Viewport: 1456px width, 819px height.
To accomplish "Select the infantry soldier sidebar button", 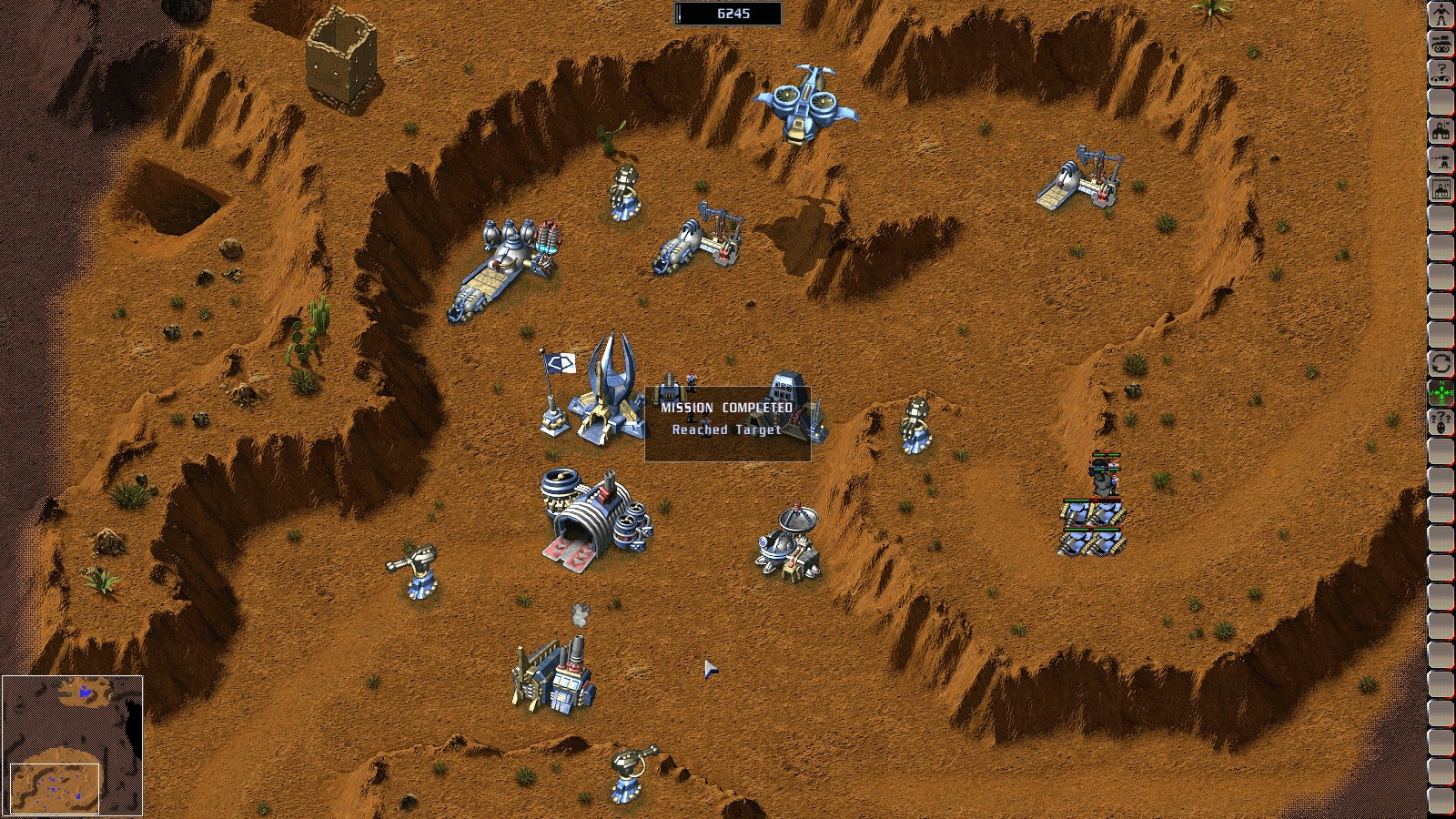I will click(1441, 15).
